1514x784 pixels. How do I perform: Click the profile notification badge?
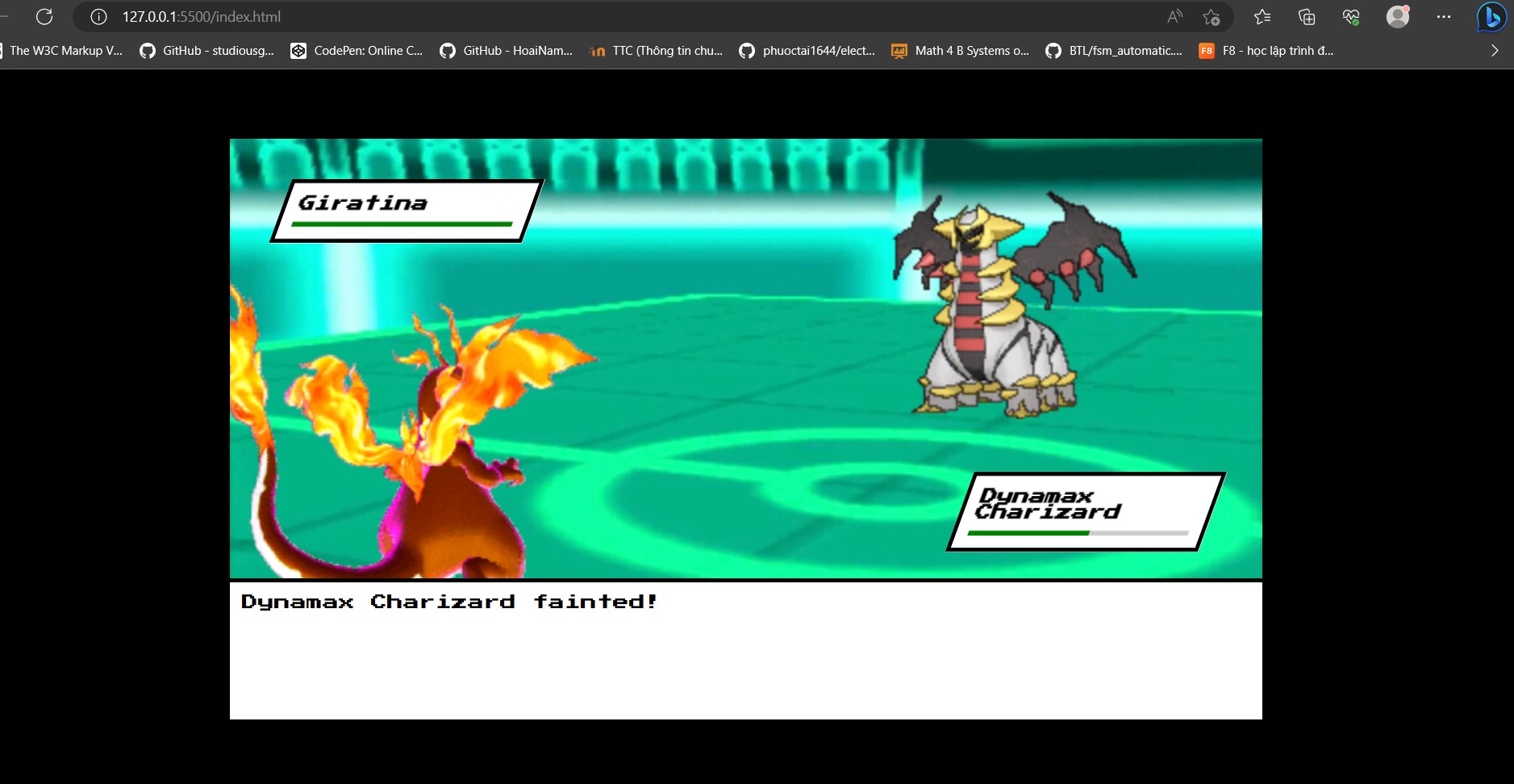[1407, 9]
